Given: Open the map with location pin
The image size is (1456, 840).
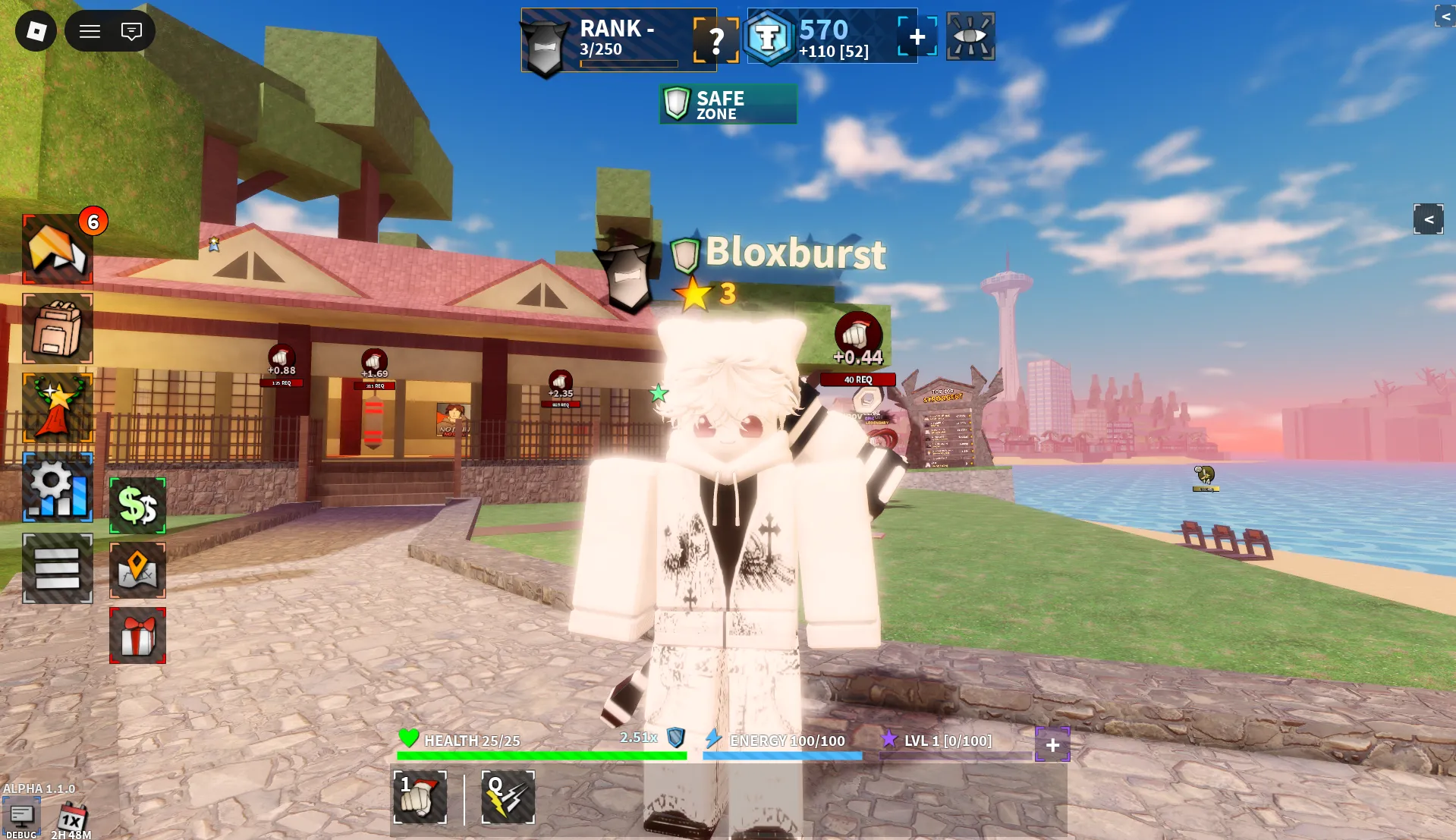Looking at the screenshot, I should pos(137,570).
